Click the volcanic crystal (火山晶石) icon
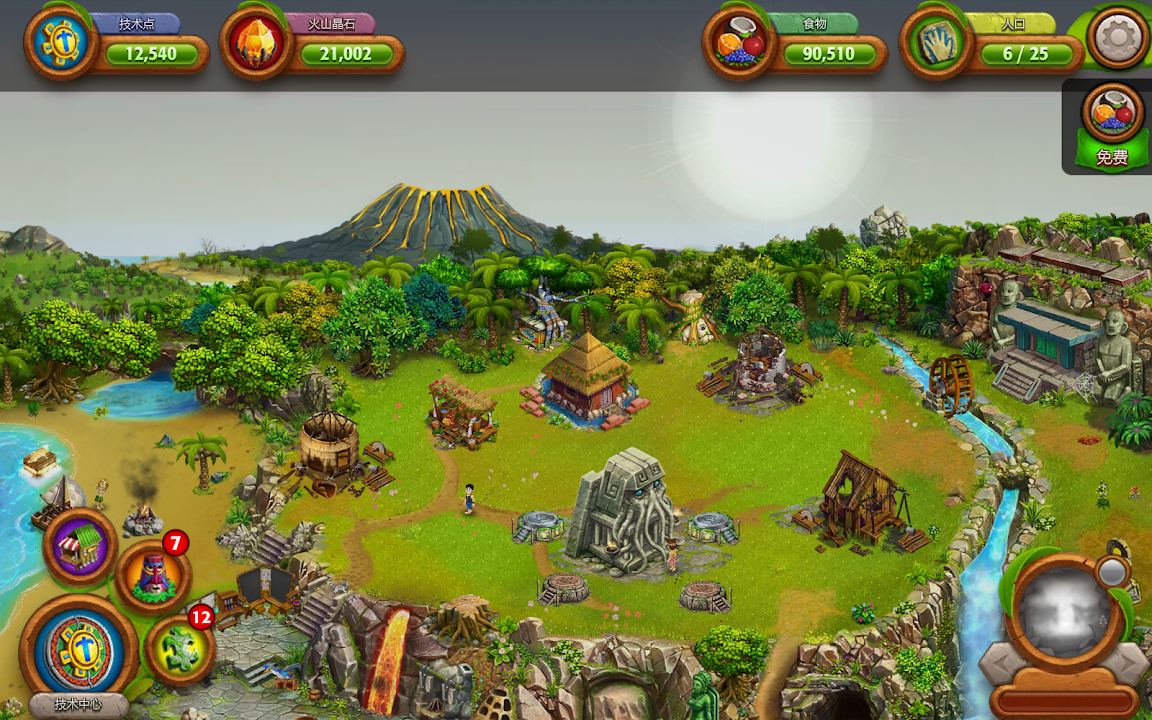Screen dimensions: 1152x720 pos(256,42)
